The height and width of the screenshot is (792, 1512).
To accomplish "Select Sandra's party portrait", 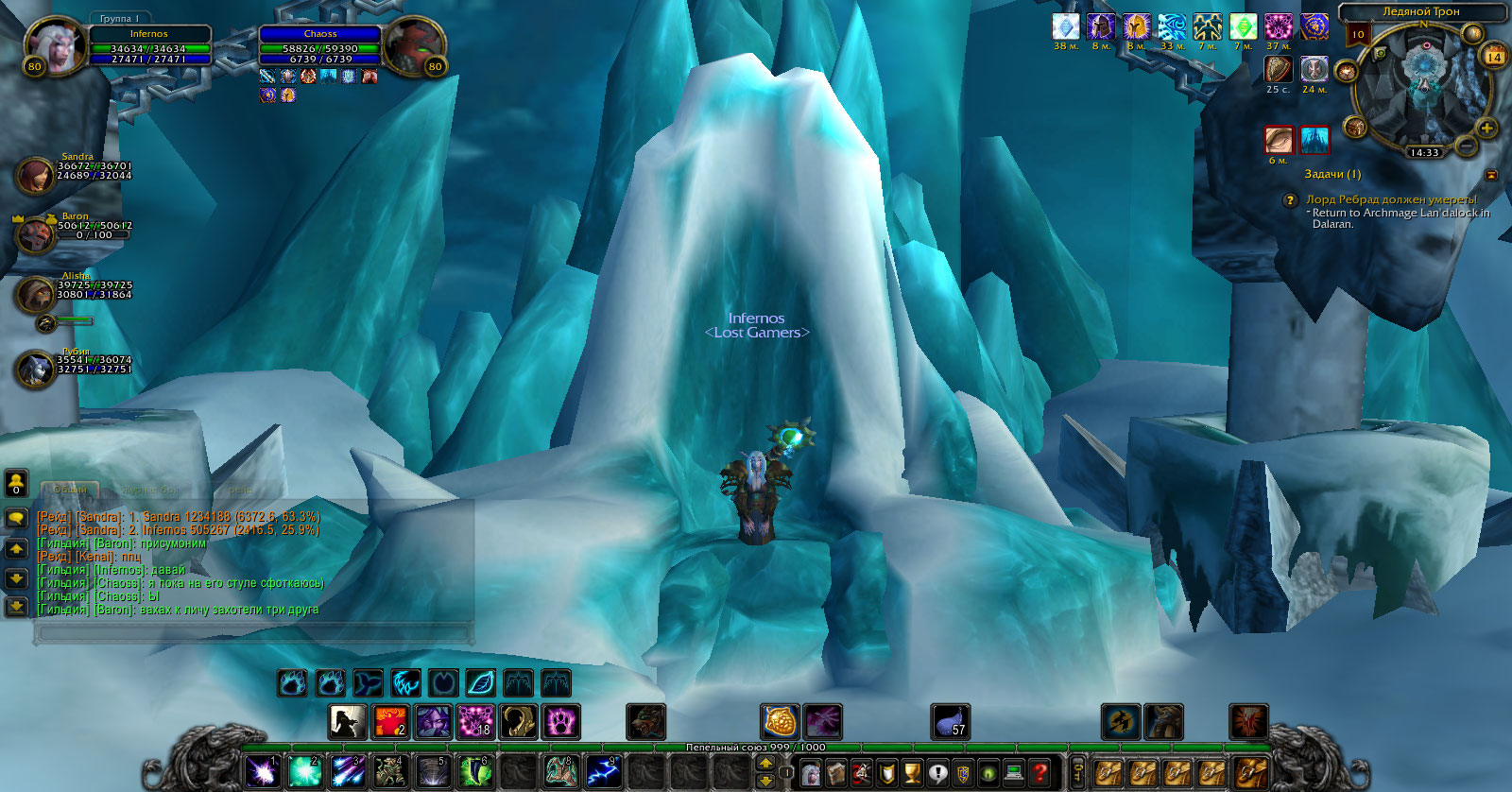I will [35, 176].
